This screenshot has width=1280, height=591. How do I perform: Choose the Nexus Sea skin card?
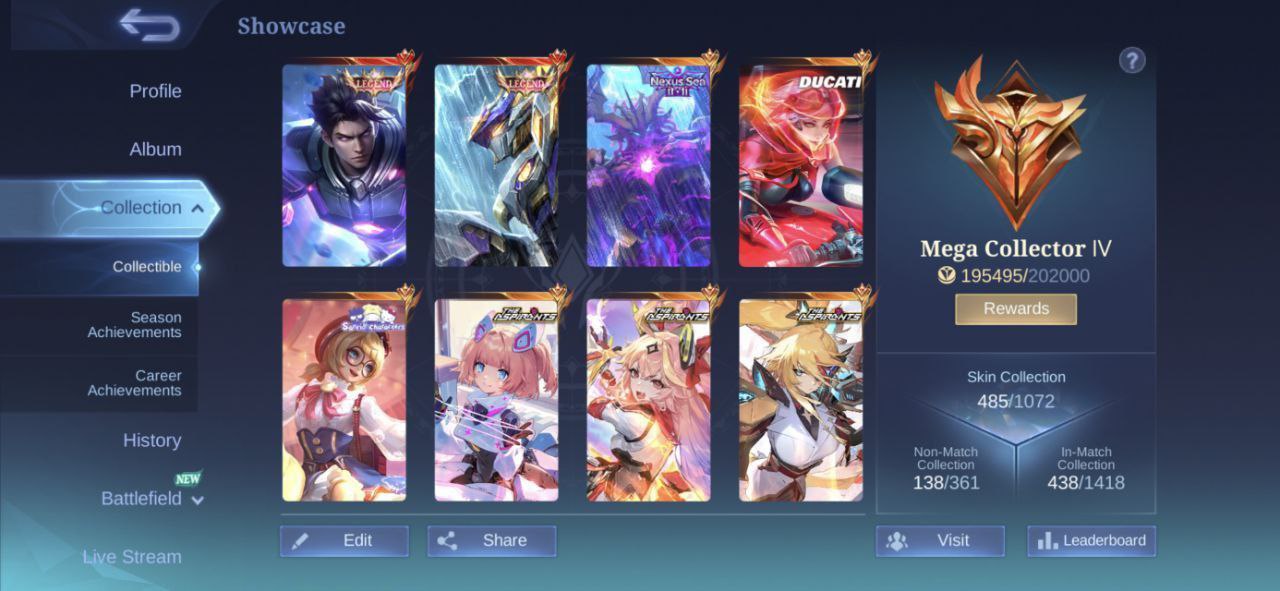click(648, 166)
